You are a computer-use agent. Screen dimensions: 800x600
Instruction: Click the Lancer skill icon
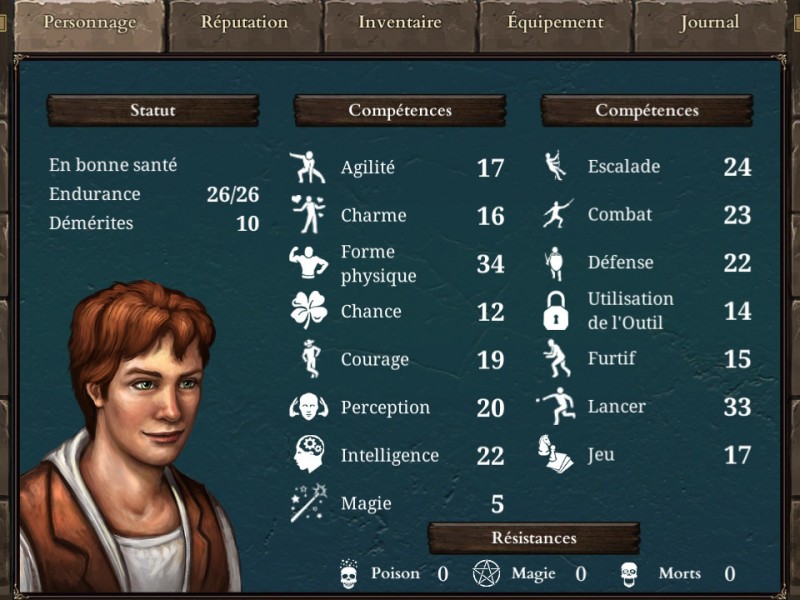pos(555,406)
